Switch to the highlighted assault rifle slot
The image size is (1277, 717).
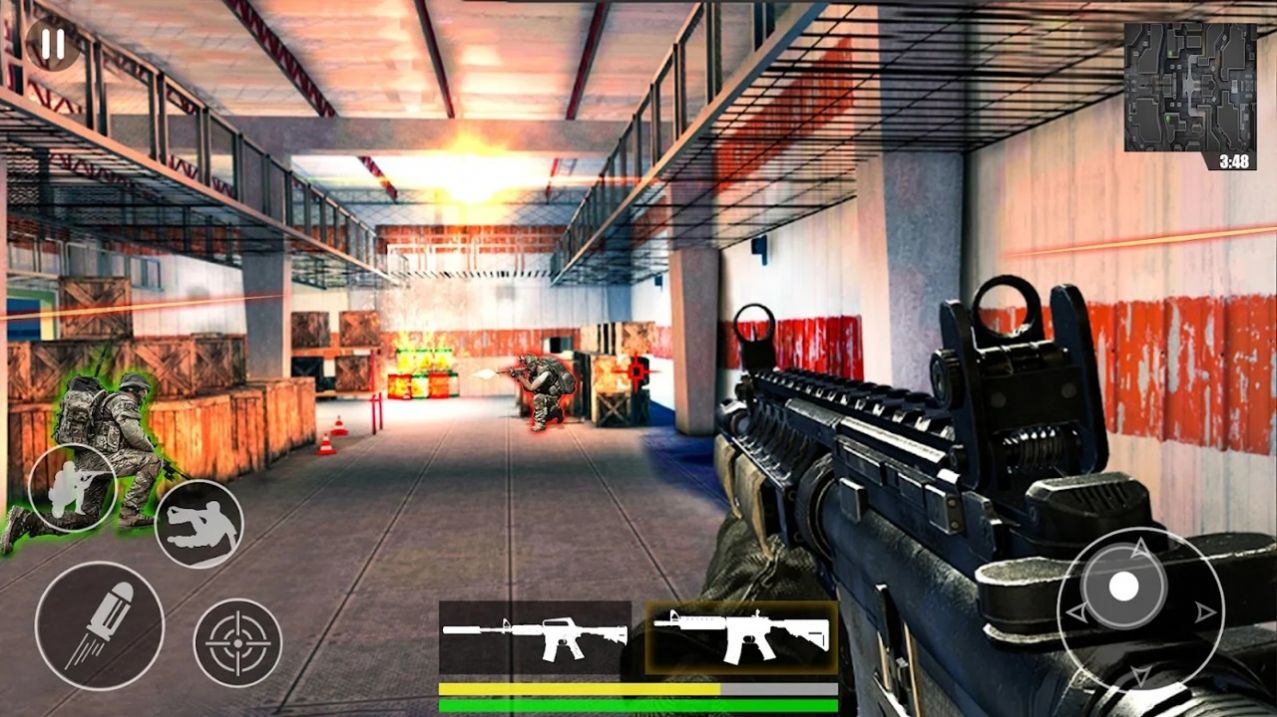pos(741,637)
